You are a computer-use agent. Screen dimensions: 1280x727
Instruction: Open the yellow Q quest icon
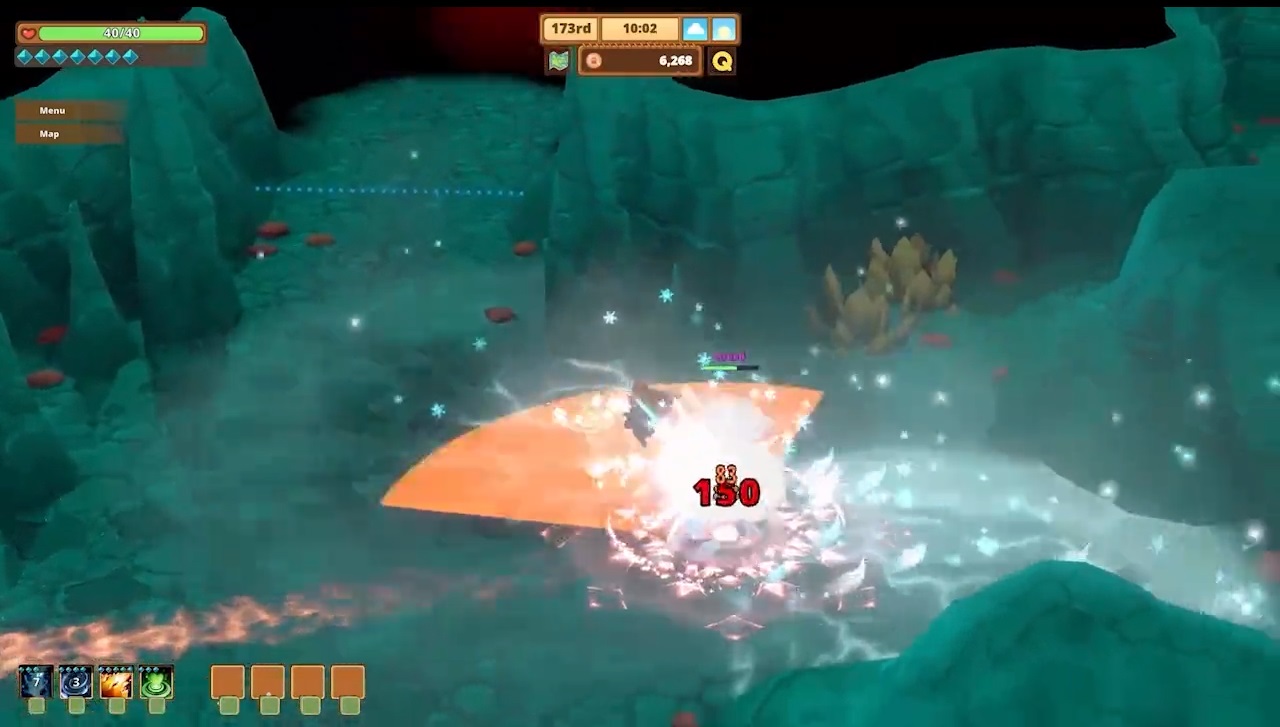[x=722, y=61]
